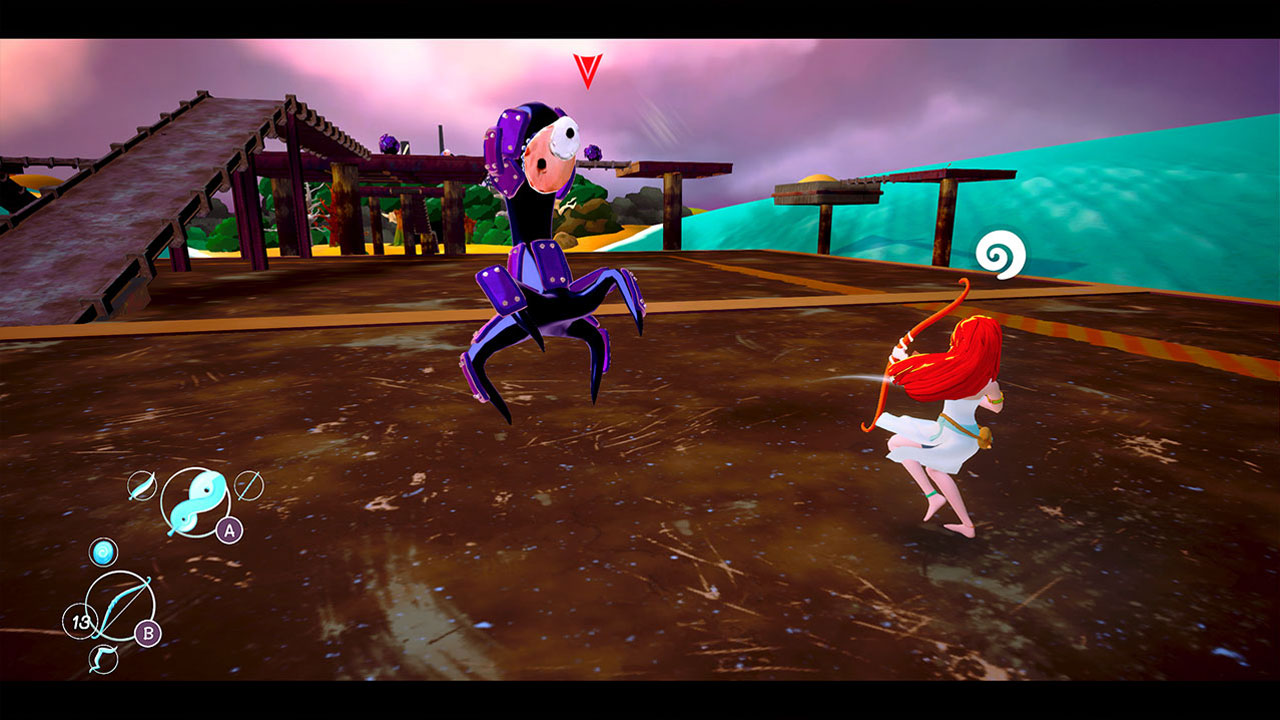This screenshot has height=720, width=1280.
Task: Click the leaf ability icon above the mask
Action: coord(142,485)
